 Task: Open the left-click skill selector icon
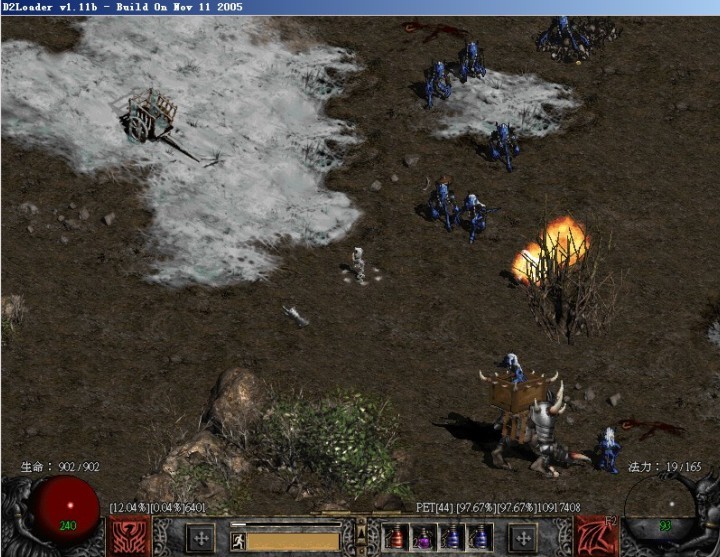click(x=130, y=537)
